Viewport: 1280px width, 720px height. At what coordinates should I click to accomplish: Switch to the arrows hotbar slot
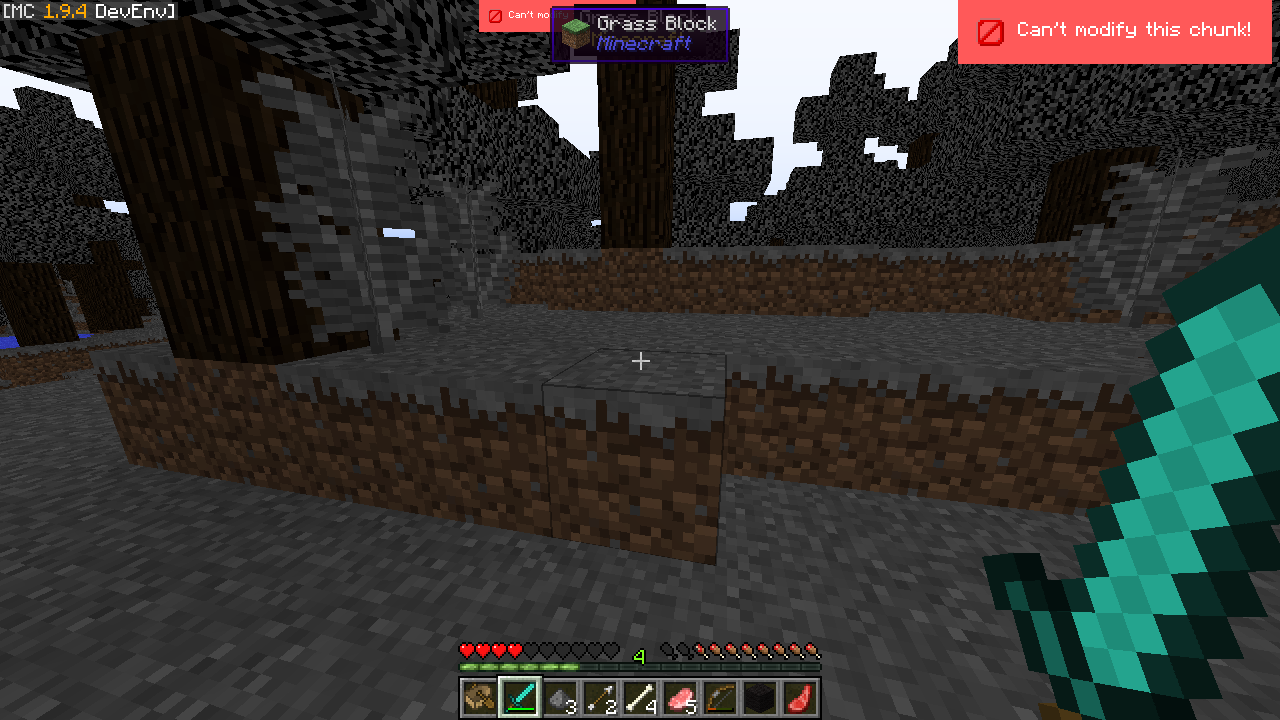(600, 697)
